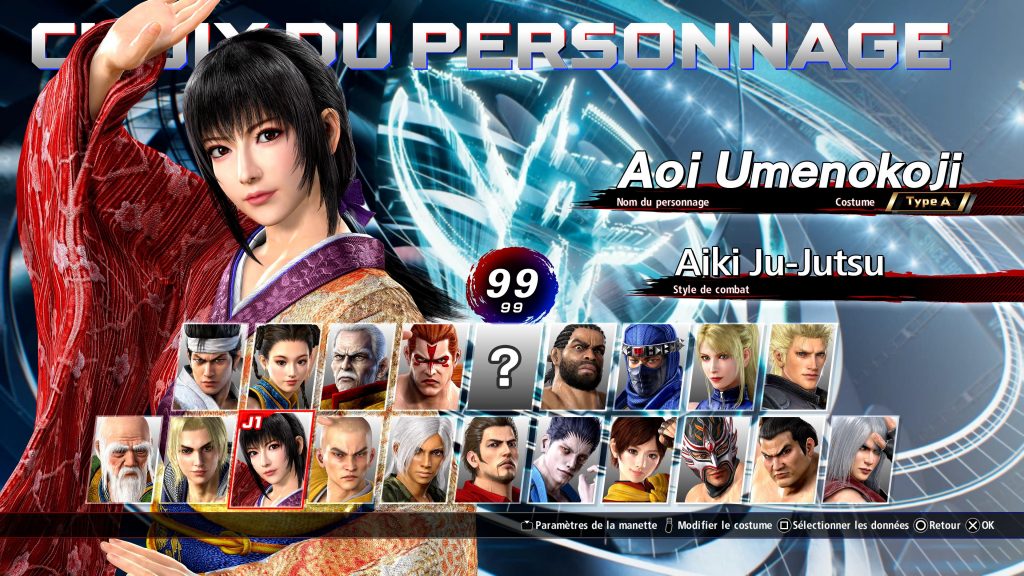Image resolution: width=1024 pixels, height=576 pixels.
Task: Pick the blue-masked ninja Kage portrait
Action: (651, 366)
